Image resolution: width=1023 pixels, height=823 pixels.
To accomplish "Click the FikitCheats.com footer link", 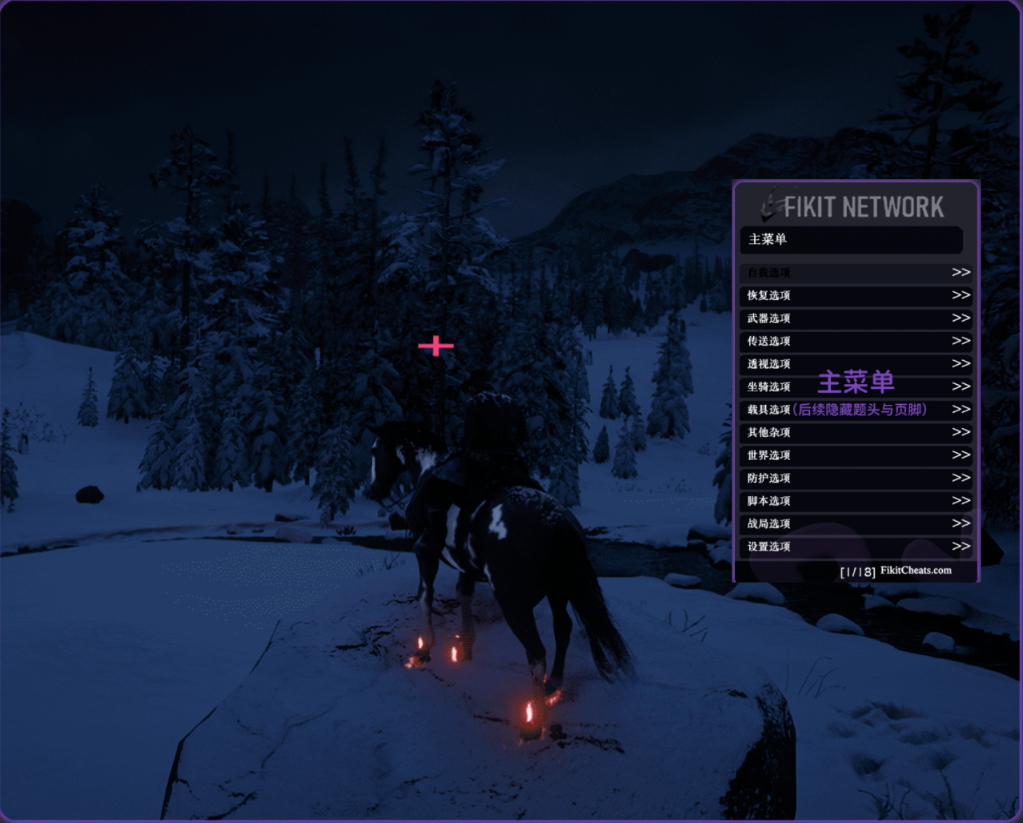I will click(x=916, y=571).
